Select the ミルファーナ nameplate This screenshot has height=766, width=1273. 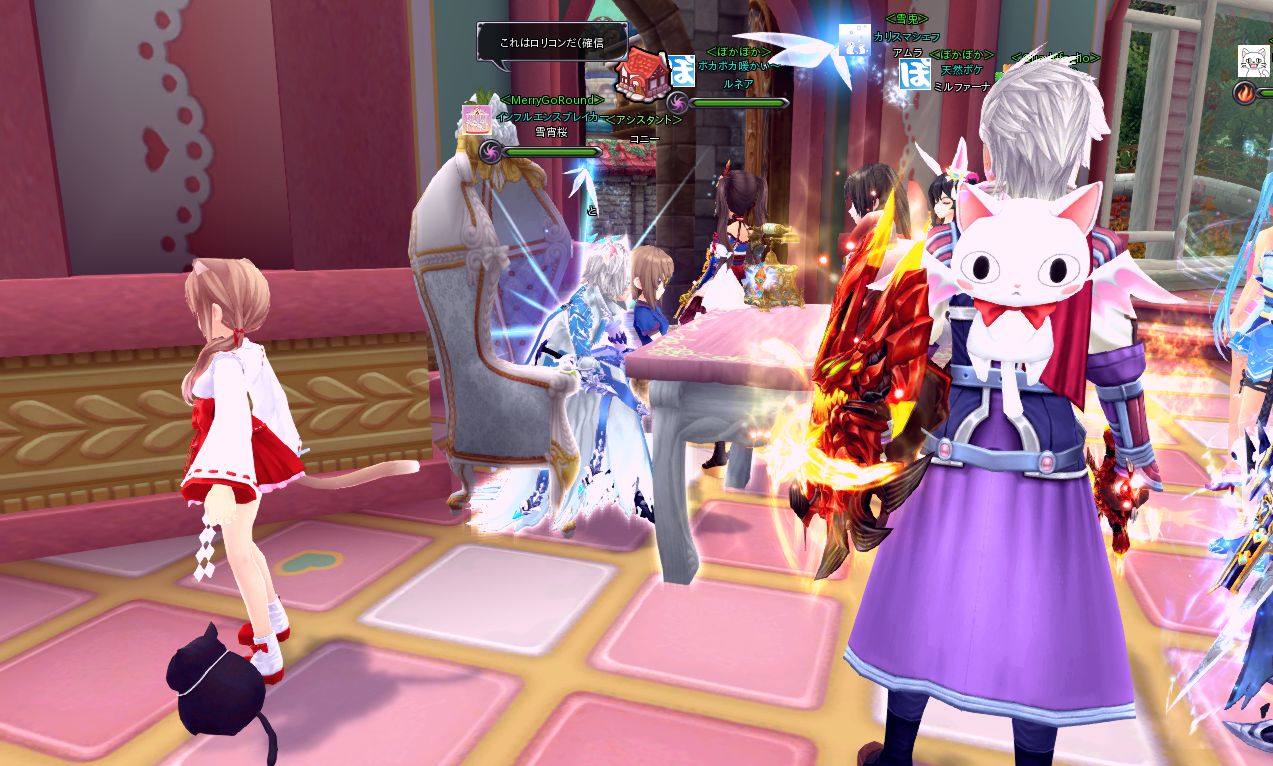pos(961,87)
